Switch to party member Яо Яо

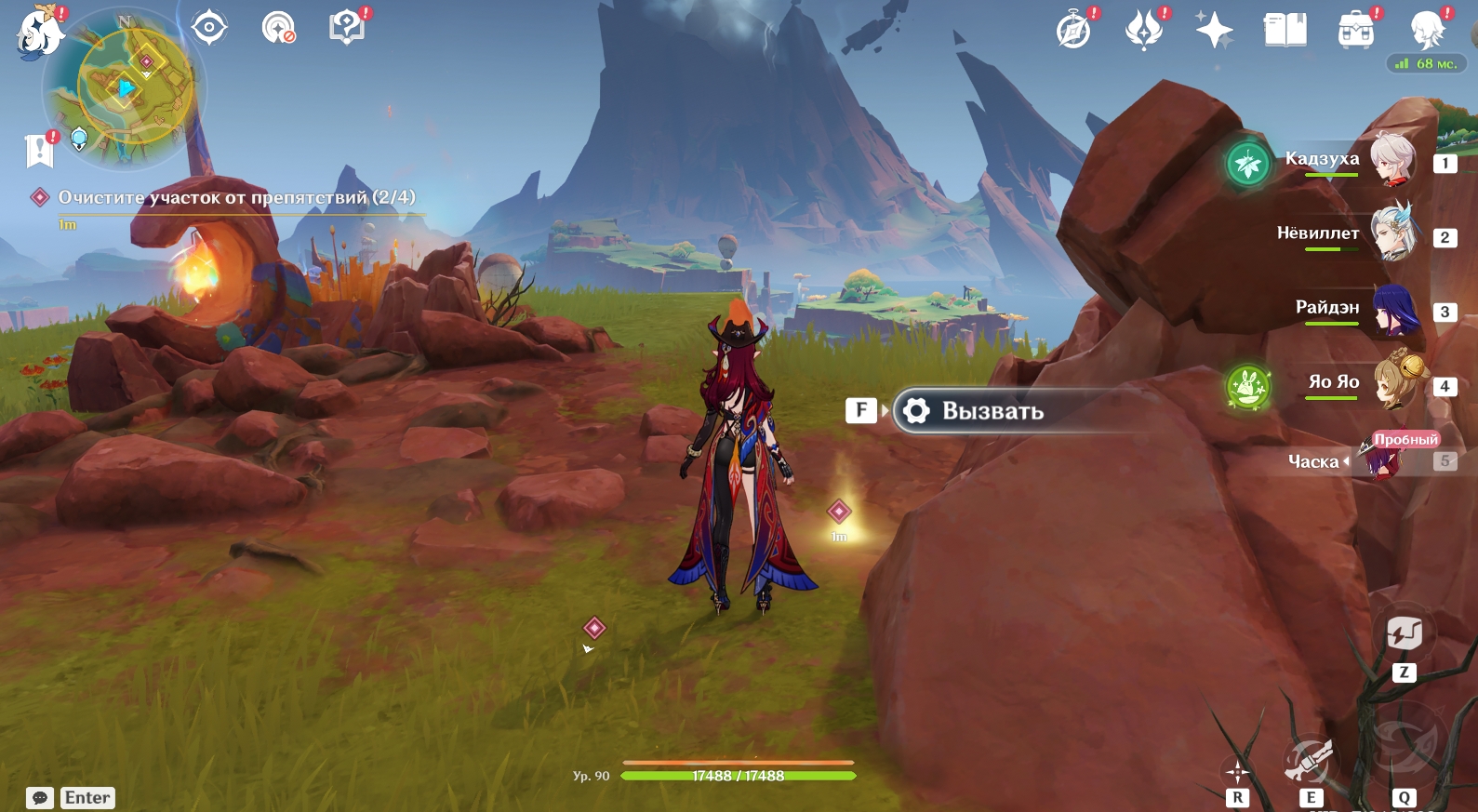(x=1392, y=382)
